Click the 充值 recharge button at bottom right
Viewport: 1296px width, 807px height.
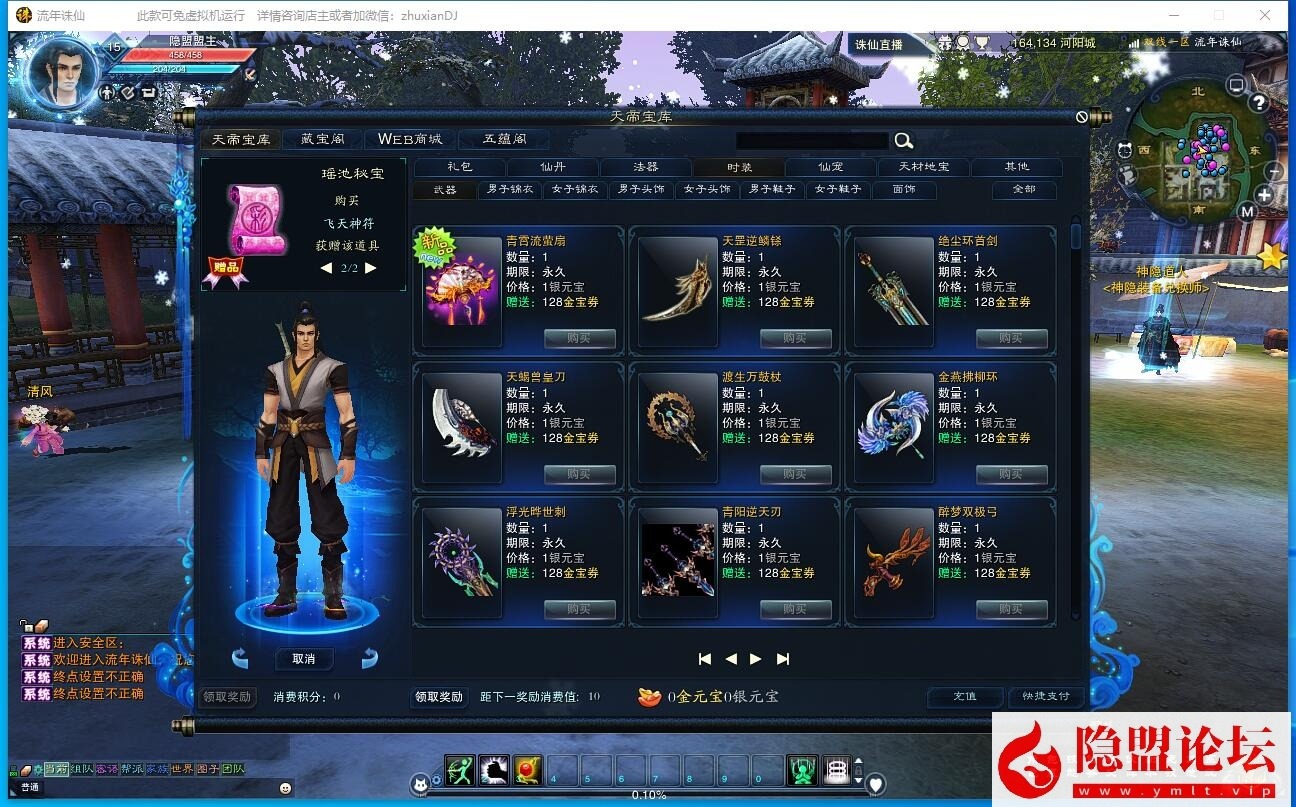[x=963, y=697]
